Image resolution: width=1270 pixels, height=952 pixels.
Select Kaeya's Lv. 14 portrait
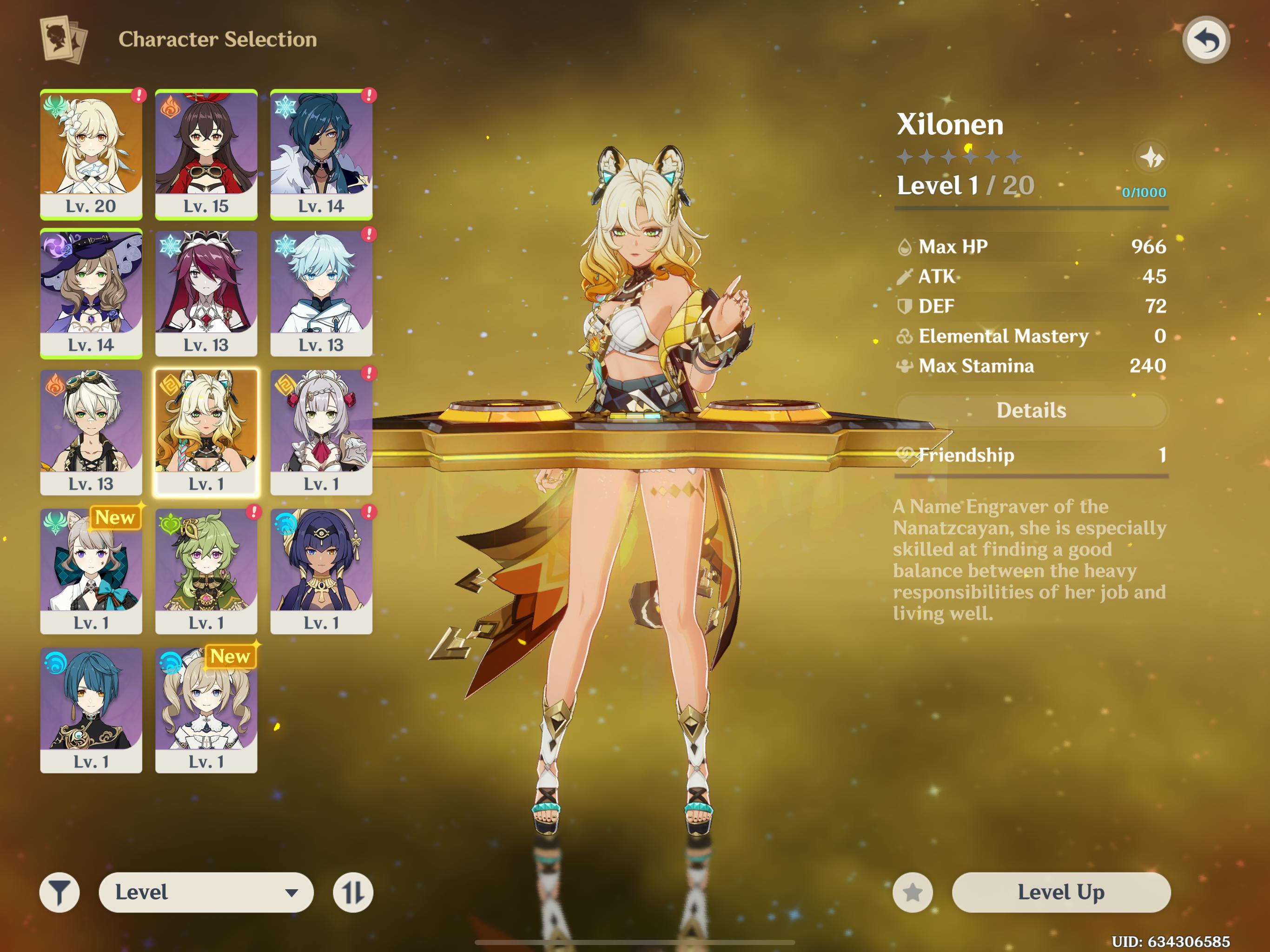pyautogui.click(x=321, y=154)
